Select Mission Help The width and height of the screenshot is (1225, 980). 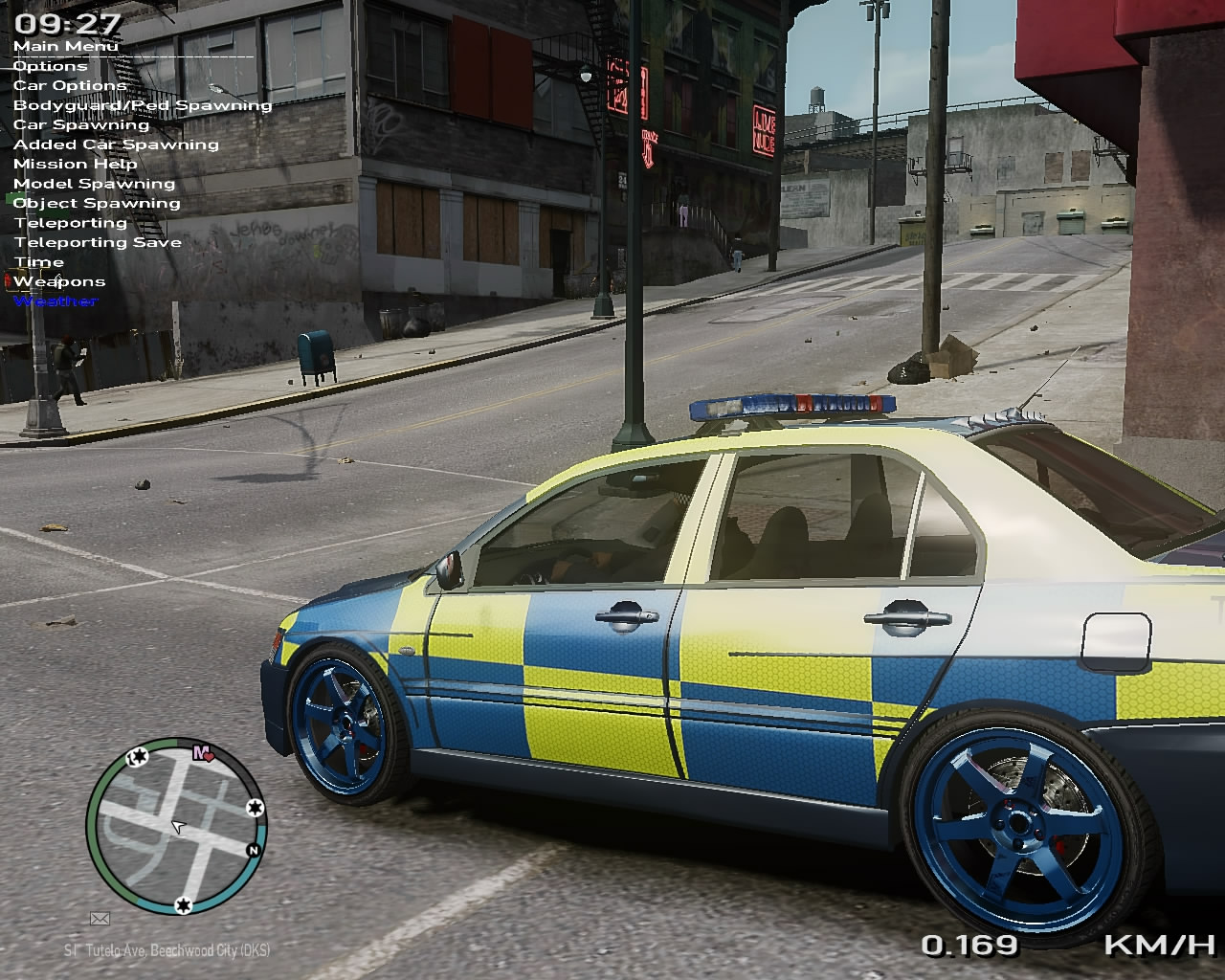pos(75,164)
